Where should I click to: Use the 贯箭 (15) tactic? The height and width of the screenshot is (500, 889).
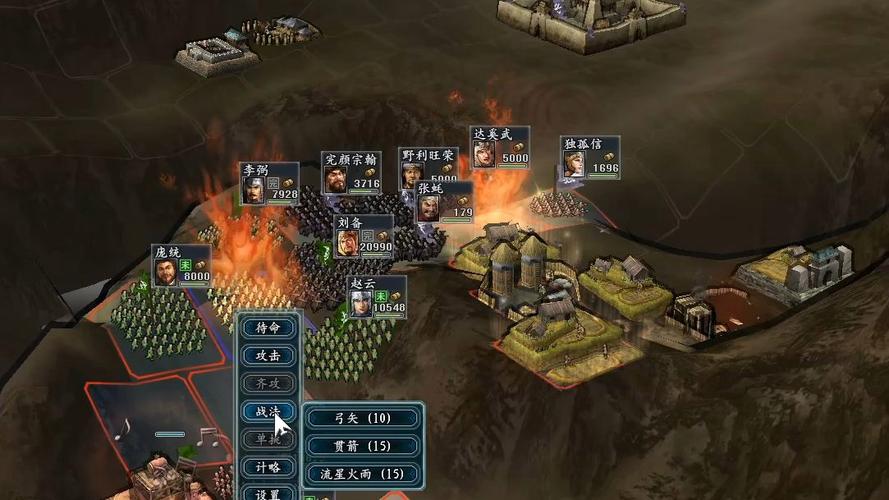point(363,446)
